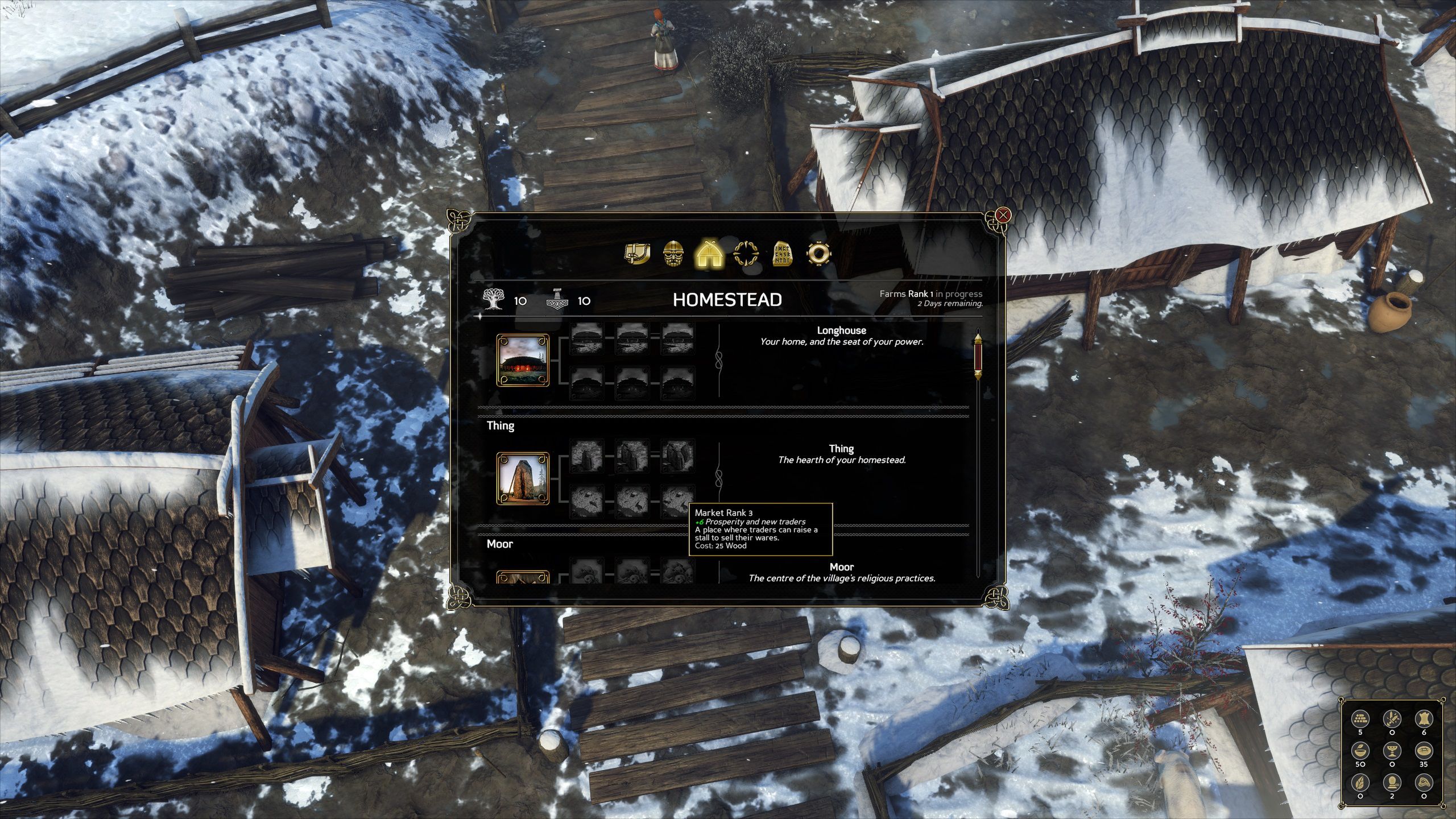The height and width of the screenshot is (819, 1456).
Task: Switch to the helmet character tab
Action: pos(673,254)
